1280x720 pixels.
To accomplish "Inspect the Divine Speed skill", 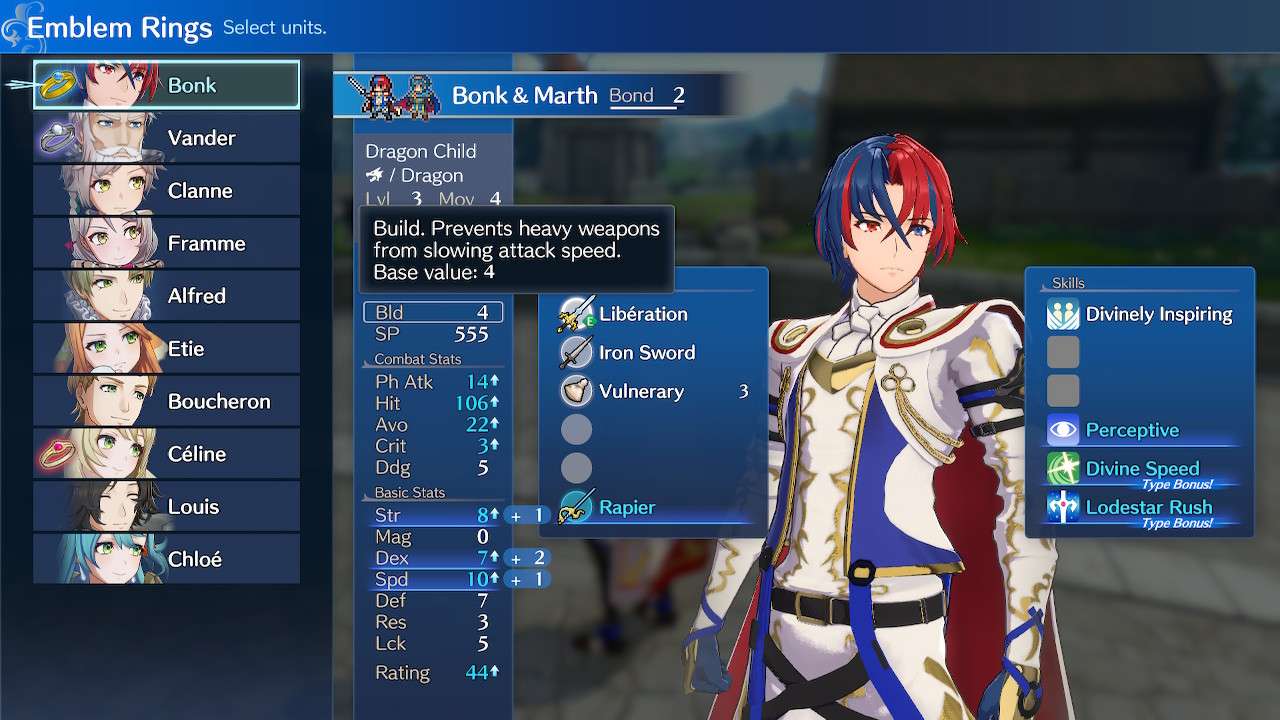I will (1141, 469).
